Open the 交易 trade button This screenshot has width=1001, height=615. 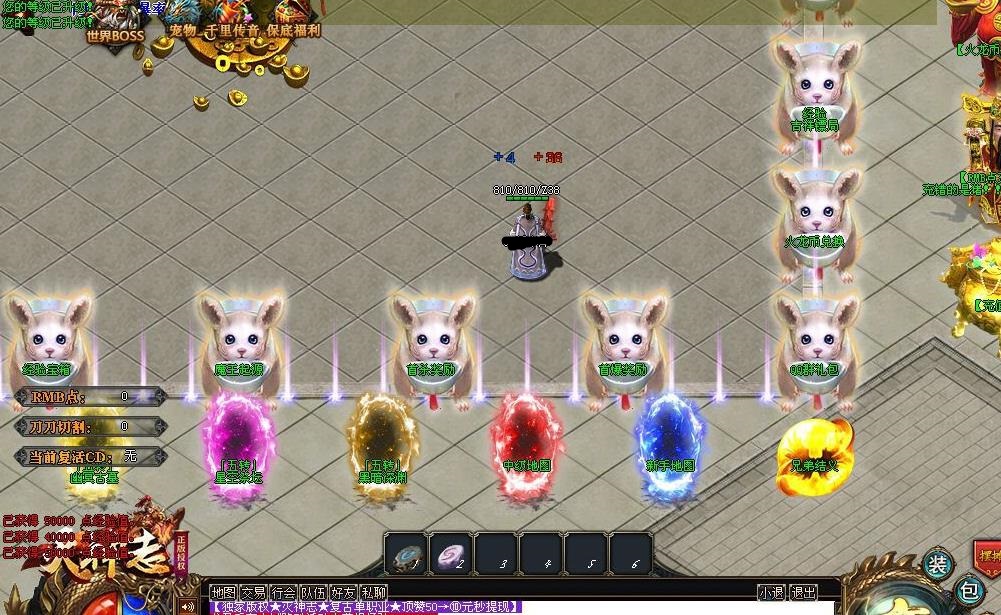tap(253, 593)
